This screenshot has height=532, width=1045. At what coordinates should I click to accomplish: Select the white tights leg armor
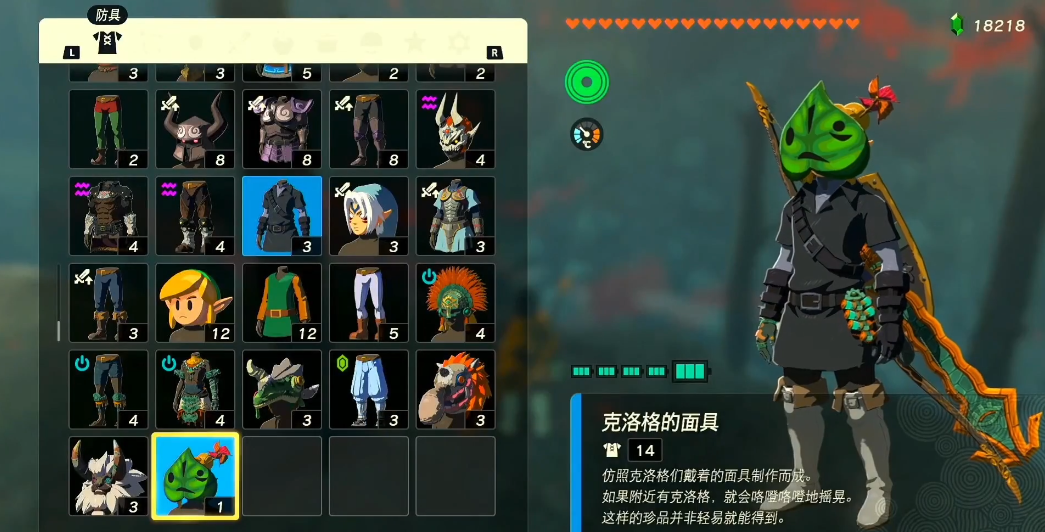pyautogui.click(x=369, y=303)
